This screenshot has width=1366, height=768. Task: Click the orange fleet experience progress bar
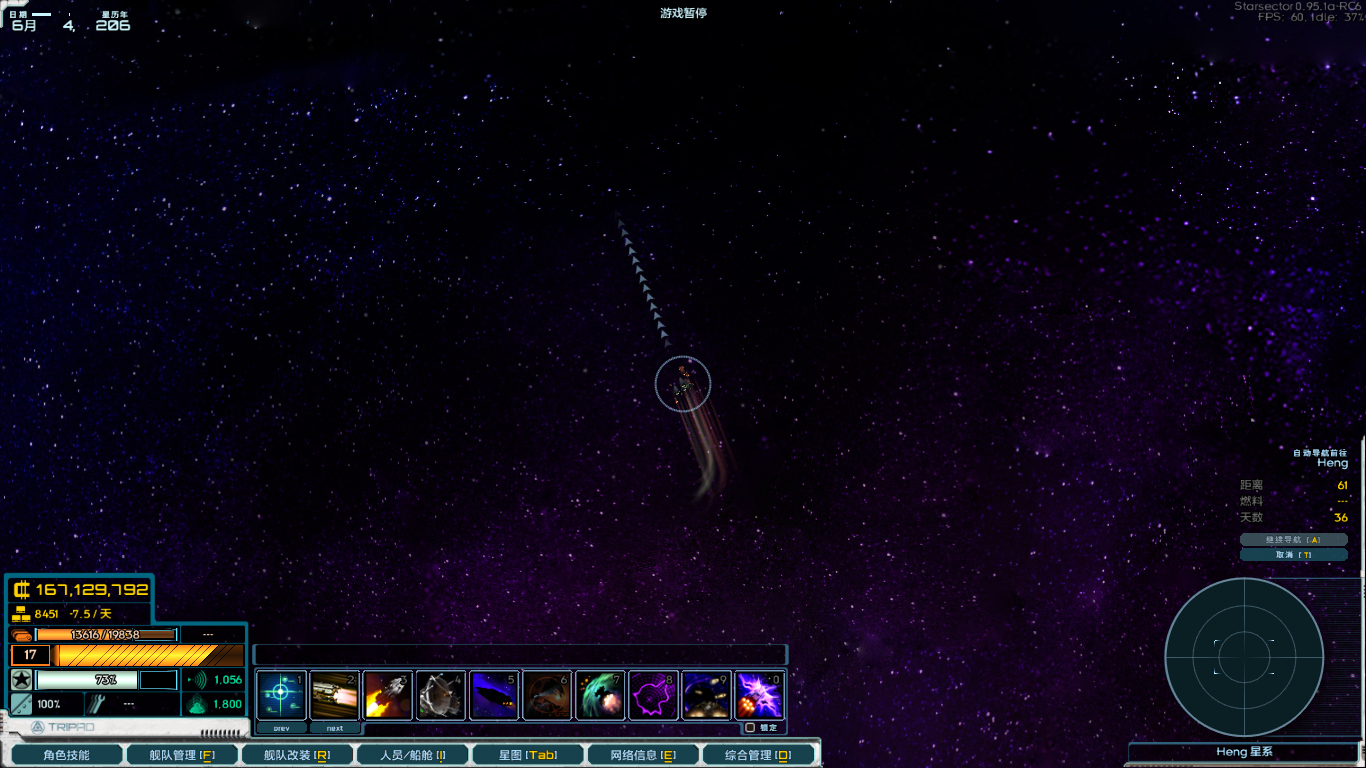pos(148,655)
